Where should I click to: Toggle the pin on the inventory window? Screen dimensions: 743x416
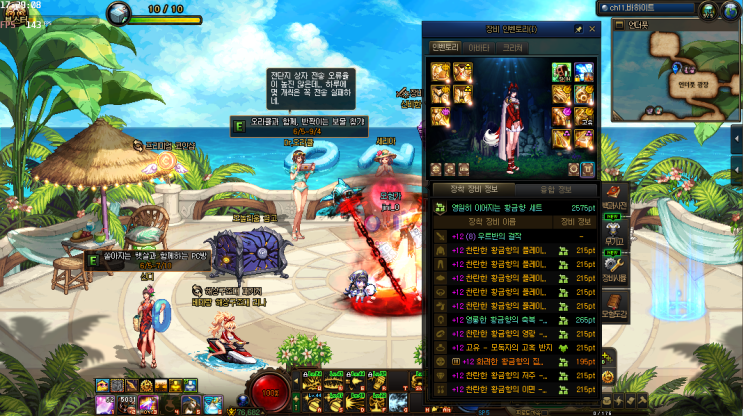tap(577, 30)
